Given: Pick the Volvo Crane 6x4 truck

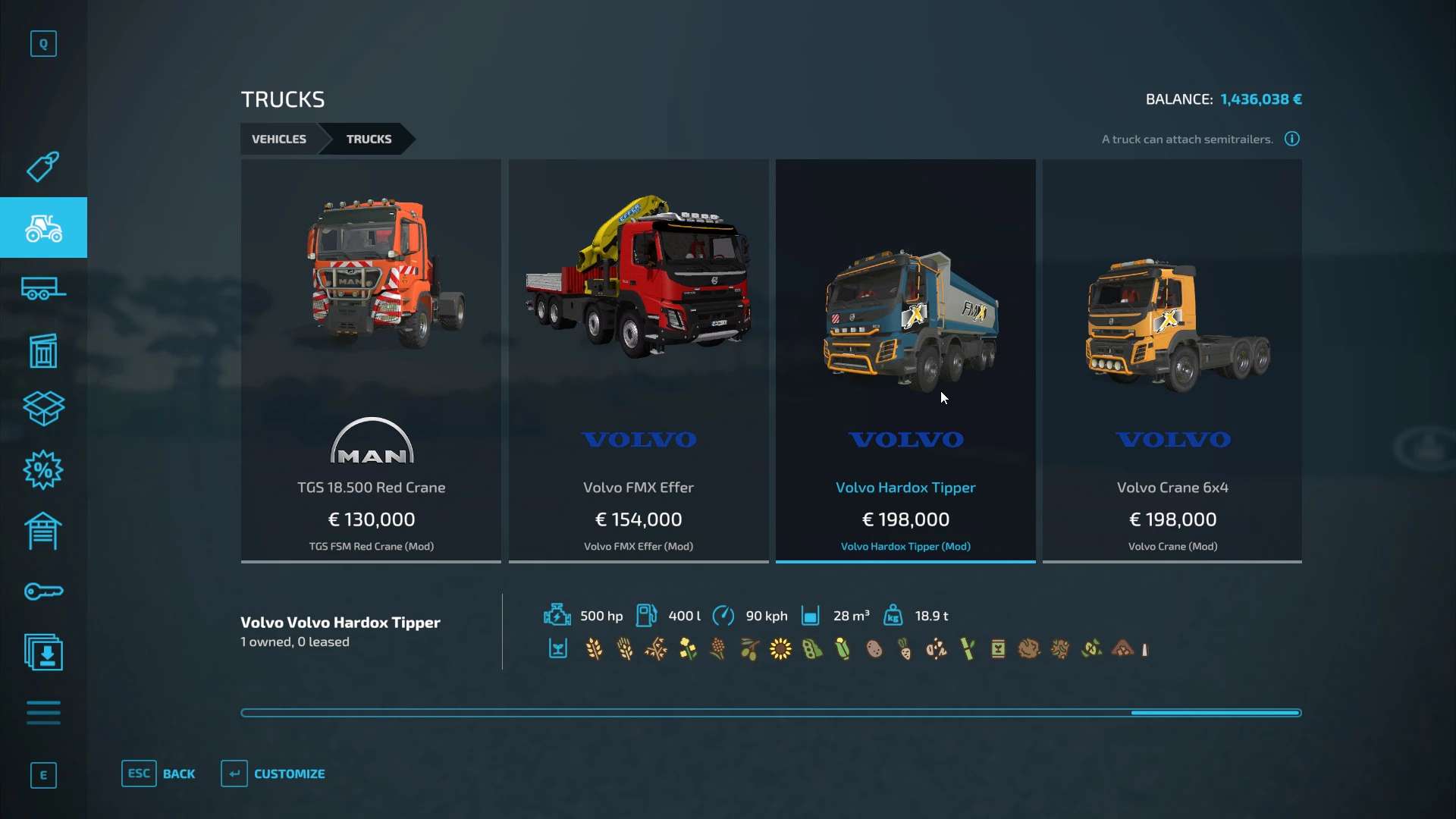Looking at the screenshot, I should (x=1172, y=360).
